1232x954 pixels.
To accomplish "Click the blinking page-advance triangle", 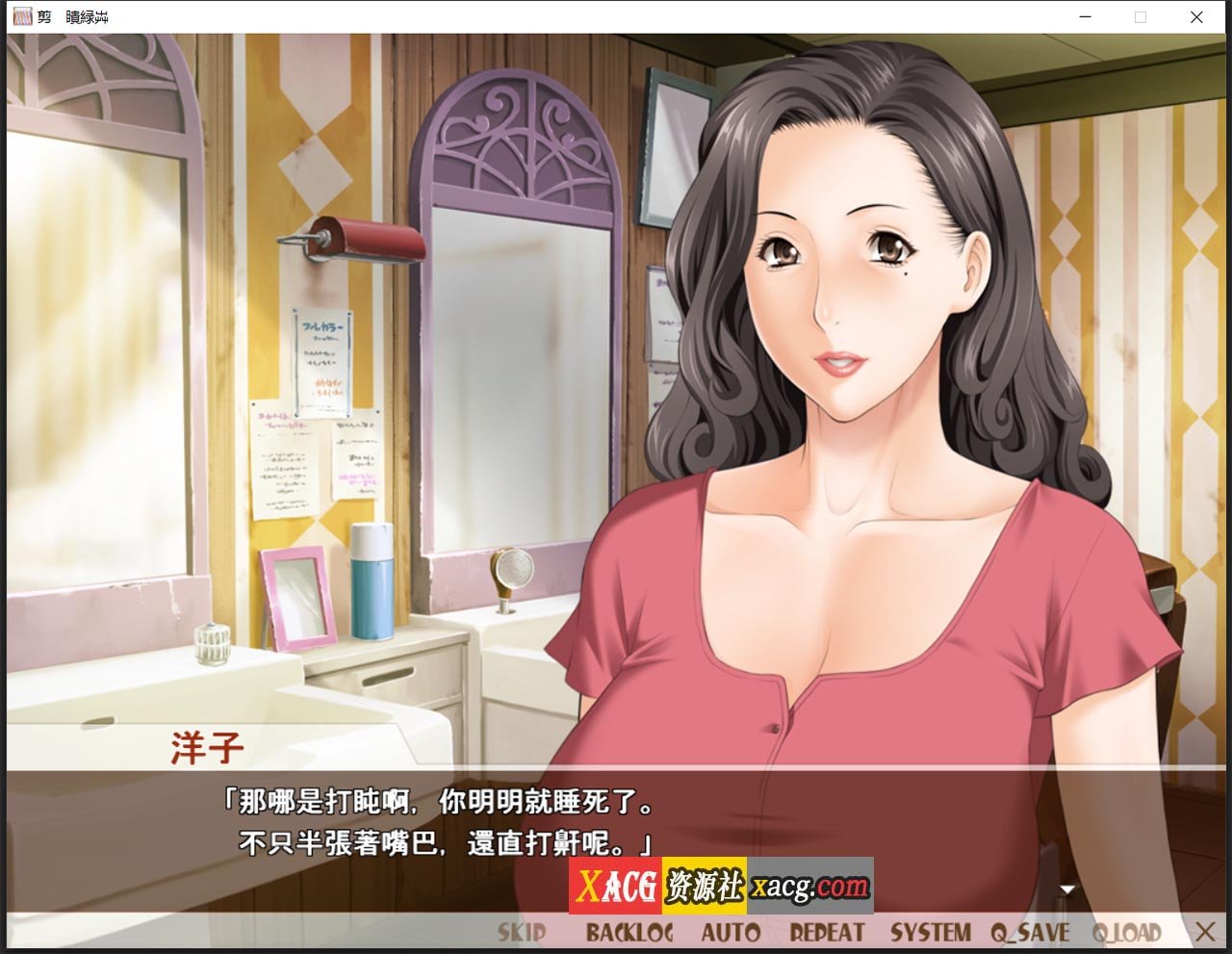I will [1067, 890].
